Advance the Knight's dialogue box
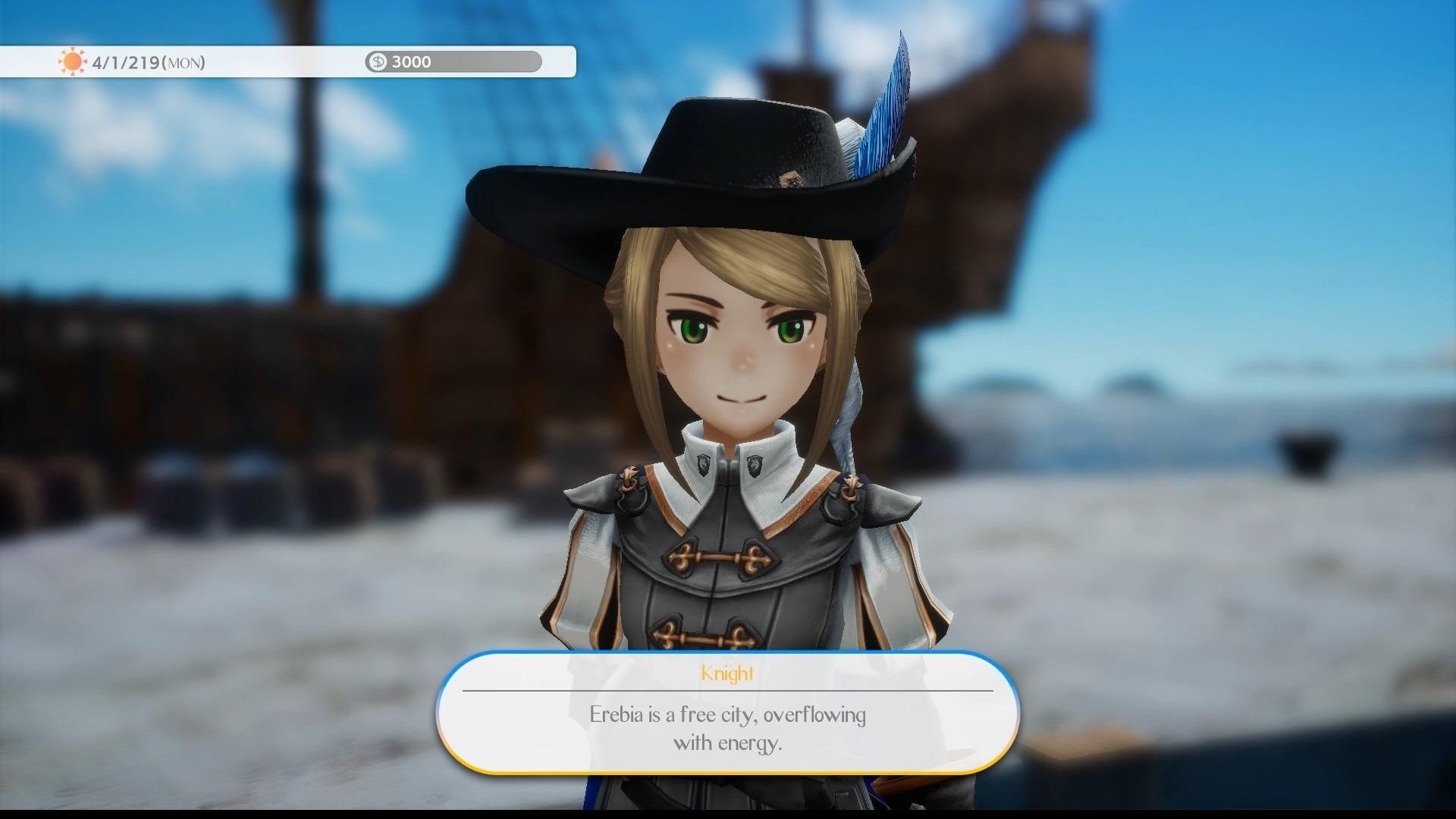1456x819 pixels. [727, 714]
